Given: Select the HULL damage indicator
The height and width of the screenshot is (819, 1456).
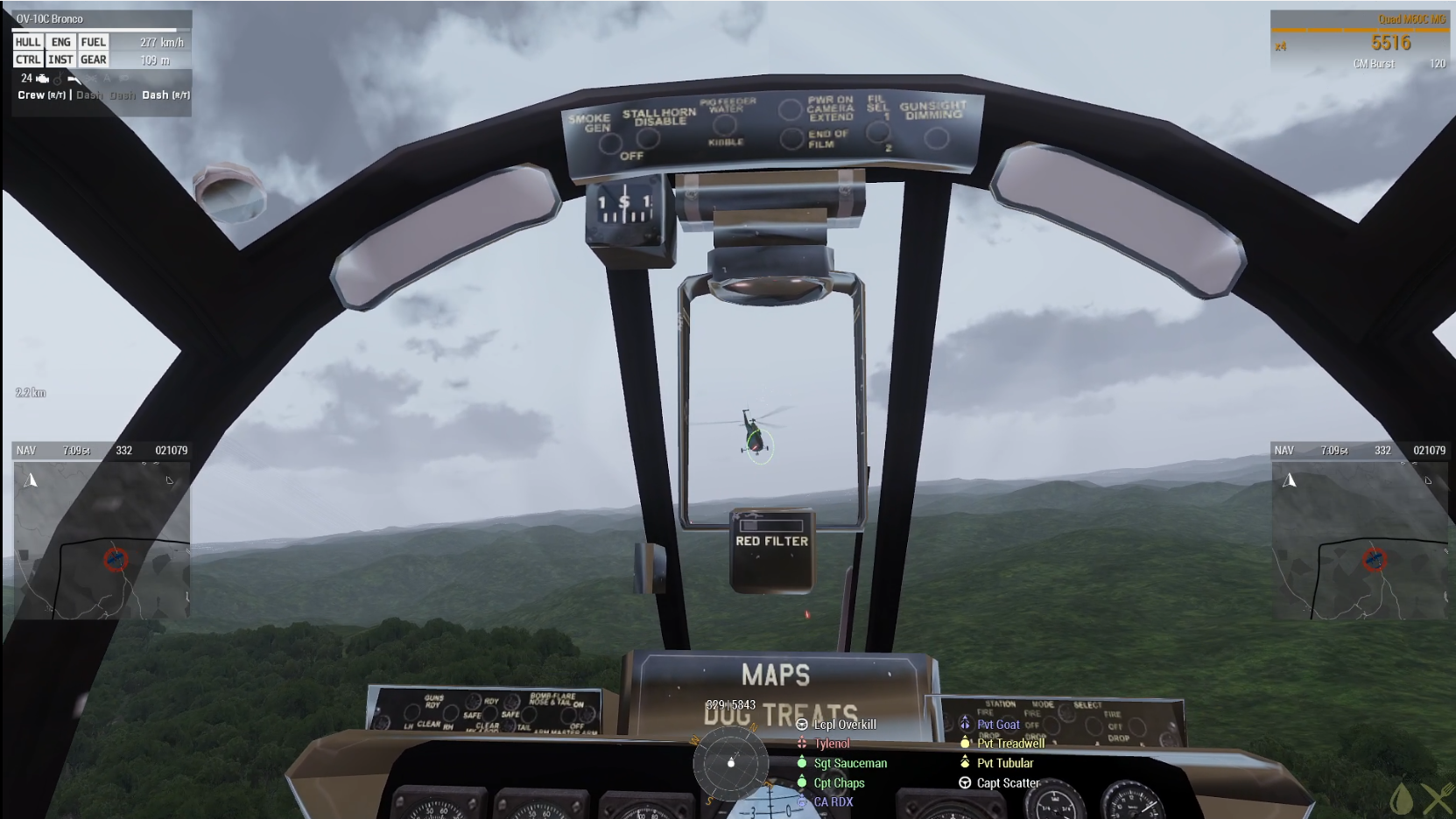Looking at the screenshot, I should tap(28, 42).
